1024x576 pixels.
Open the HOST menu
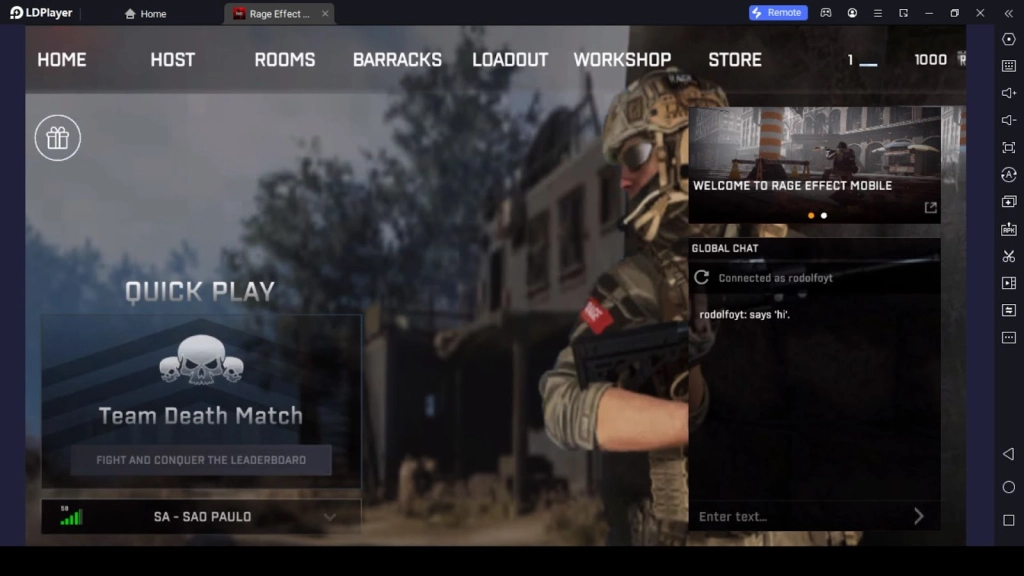click(173, 60)
